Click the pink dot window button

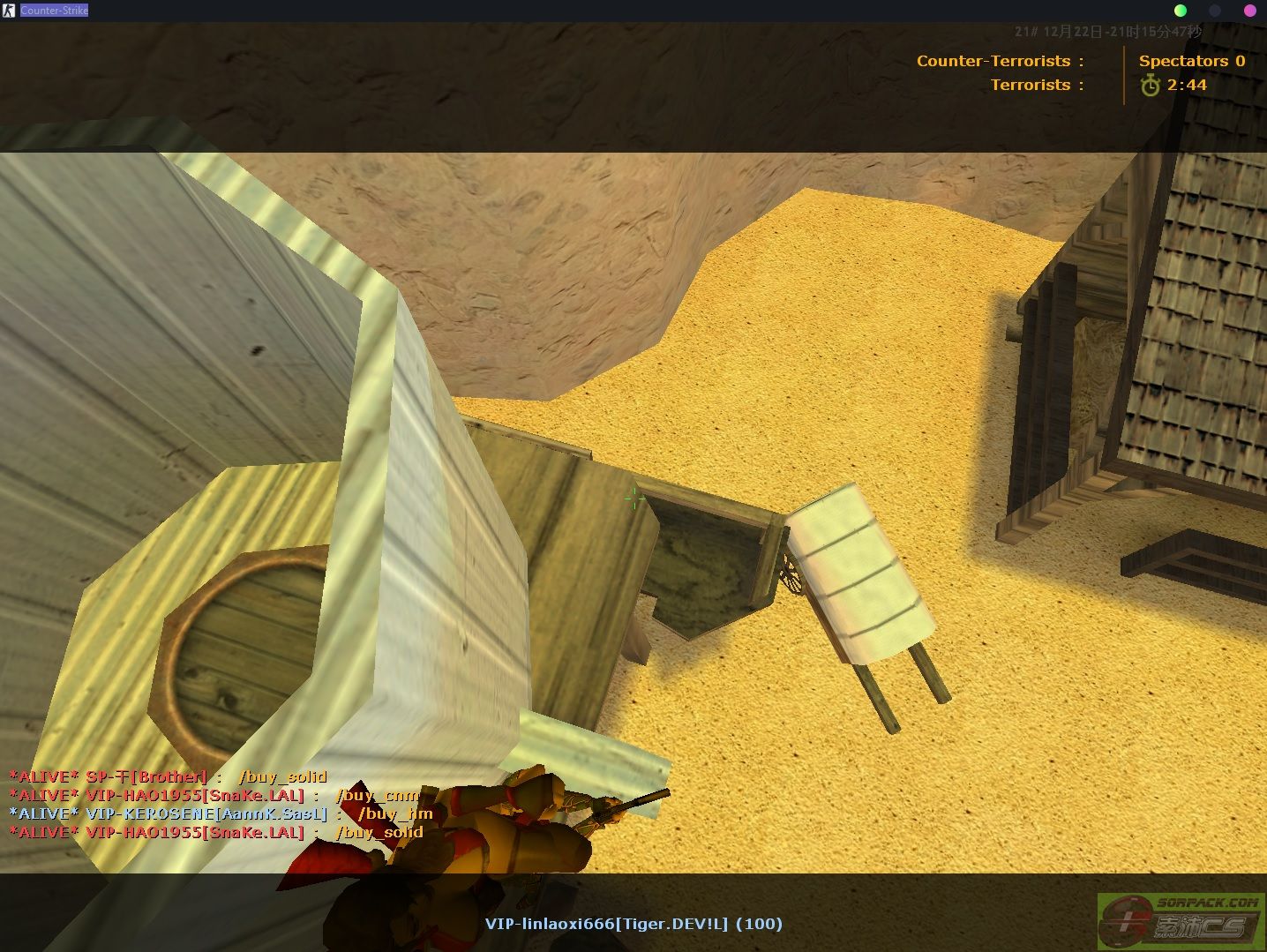coord(1249,11)
